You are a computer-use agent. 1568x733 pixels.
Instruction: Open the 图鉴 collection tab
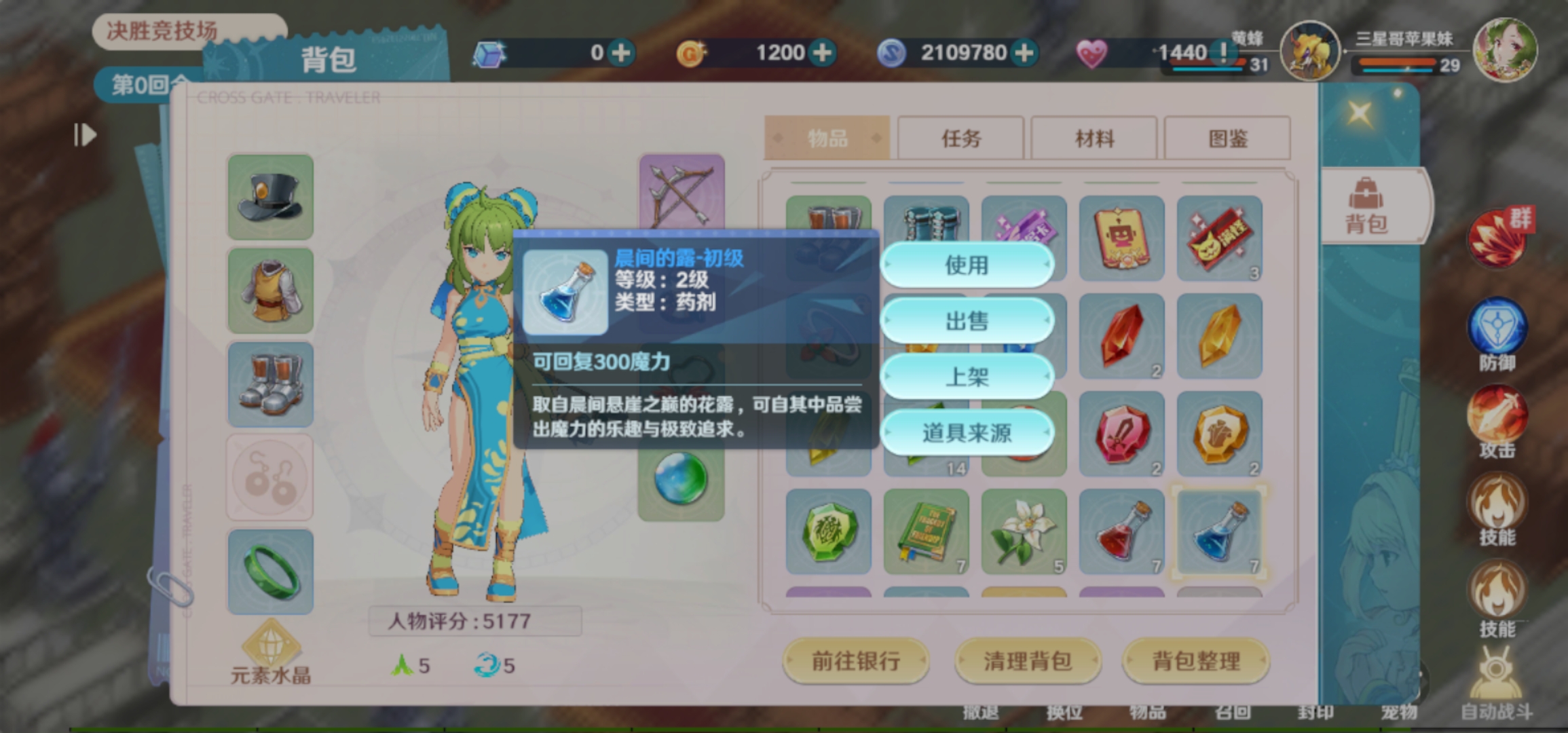click(x=1227, y=138)
